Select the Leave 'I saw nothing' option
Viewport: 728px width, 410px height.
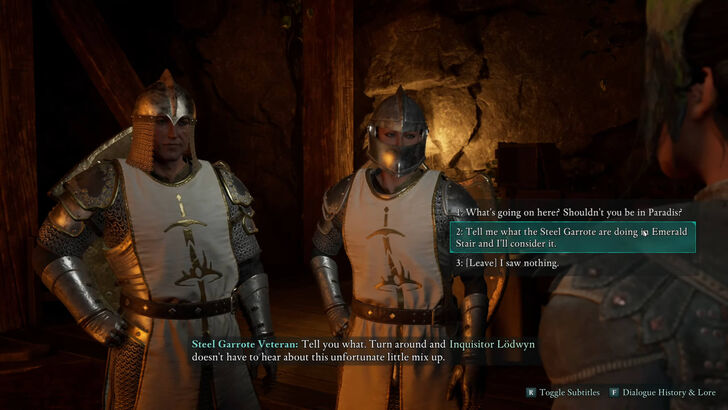coord(507,263)
